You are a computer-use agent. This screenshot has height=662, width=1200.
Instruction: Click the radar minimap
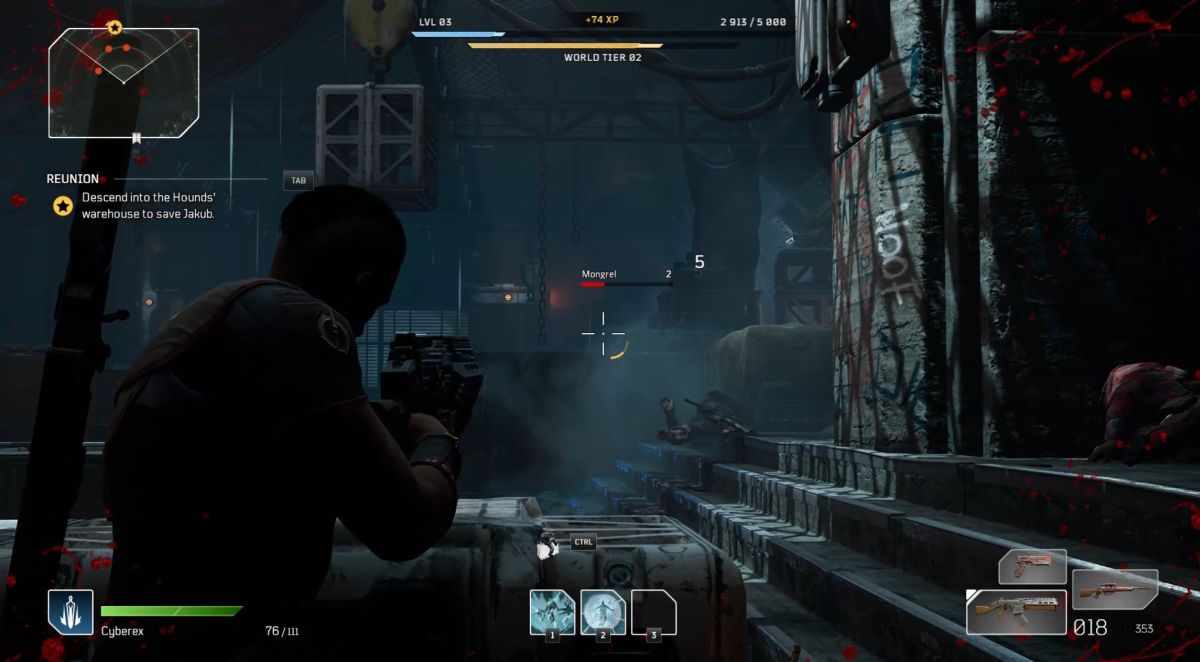click(123, 82)
